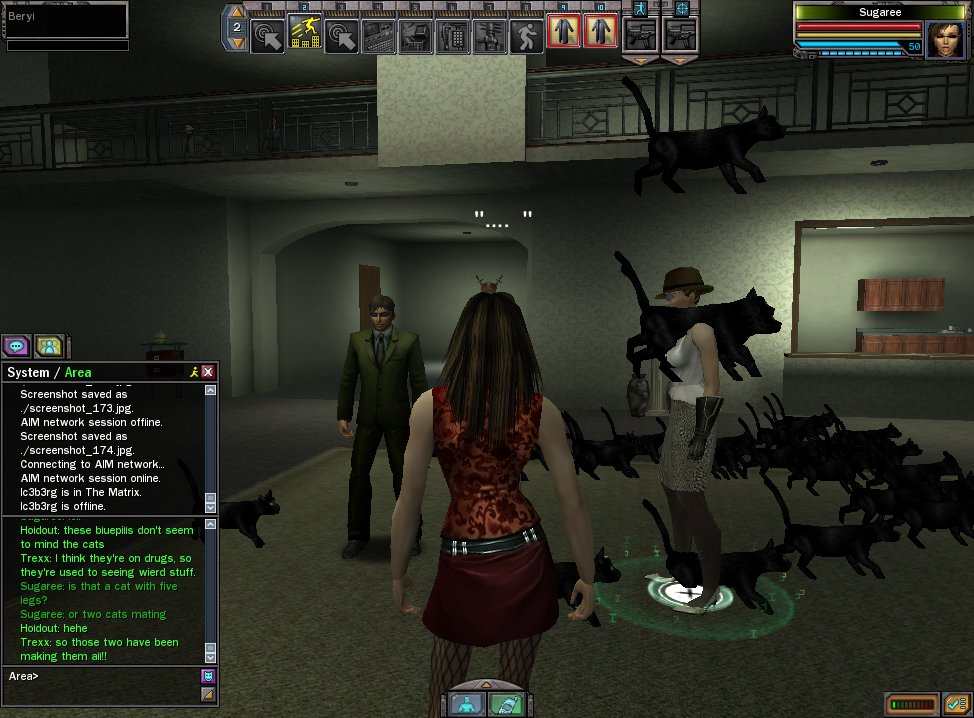Open the team members tab

click(x=48, y=346)
